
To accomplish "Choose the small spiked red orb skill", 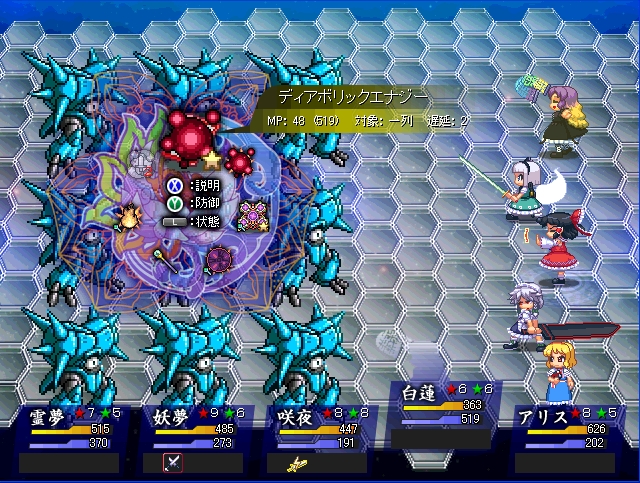I will [x=238, y=160].
